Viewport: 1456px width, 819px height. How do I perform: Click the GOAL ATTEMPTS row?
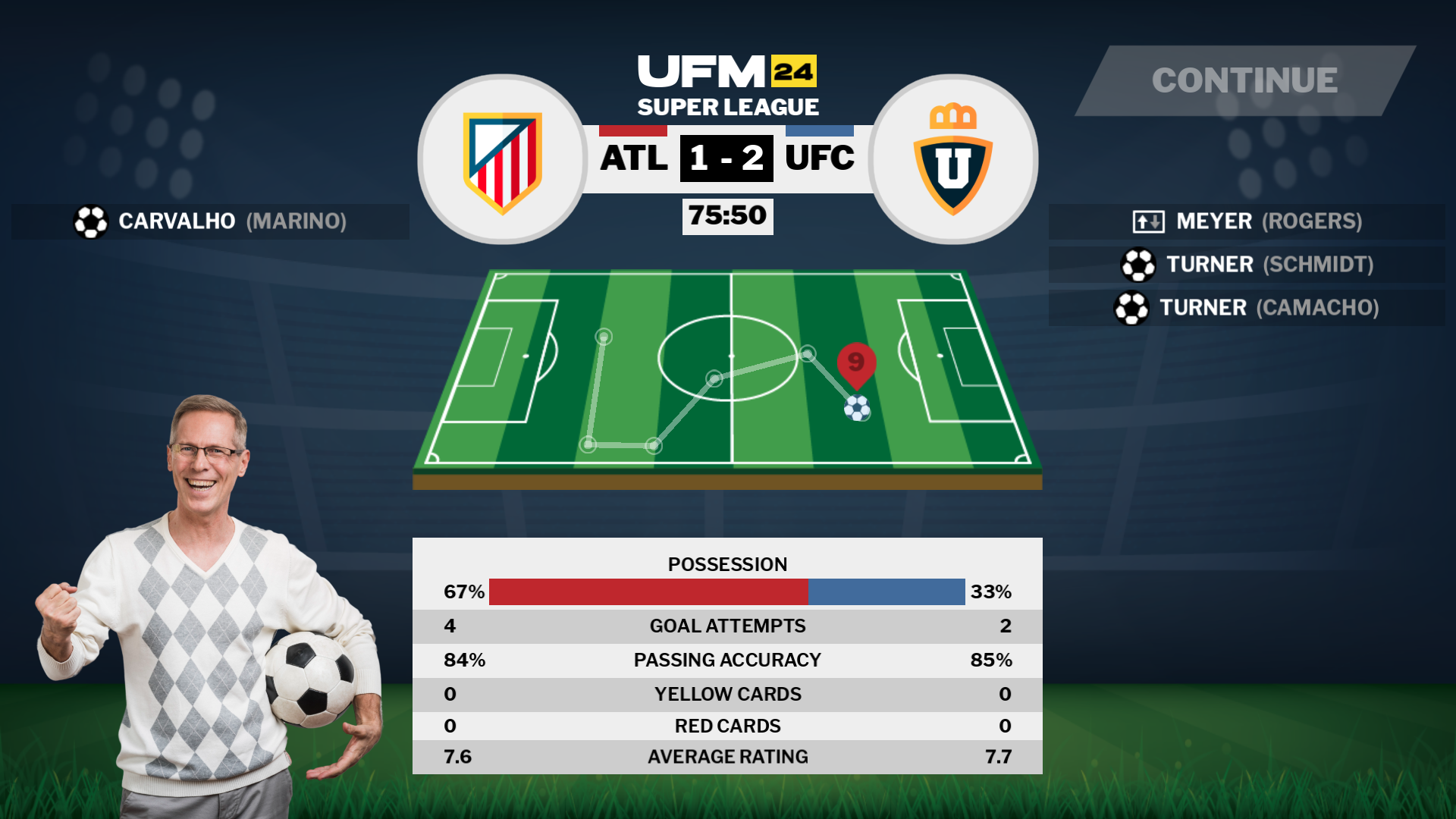[726, 626]
